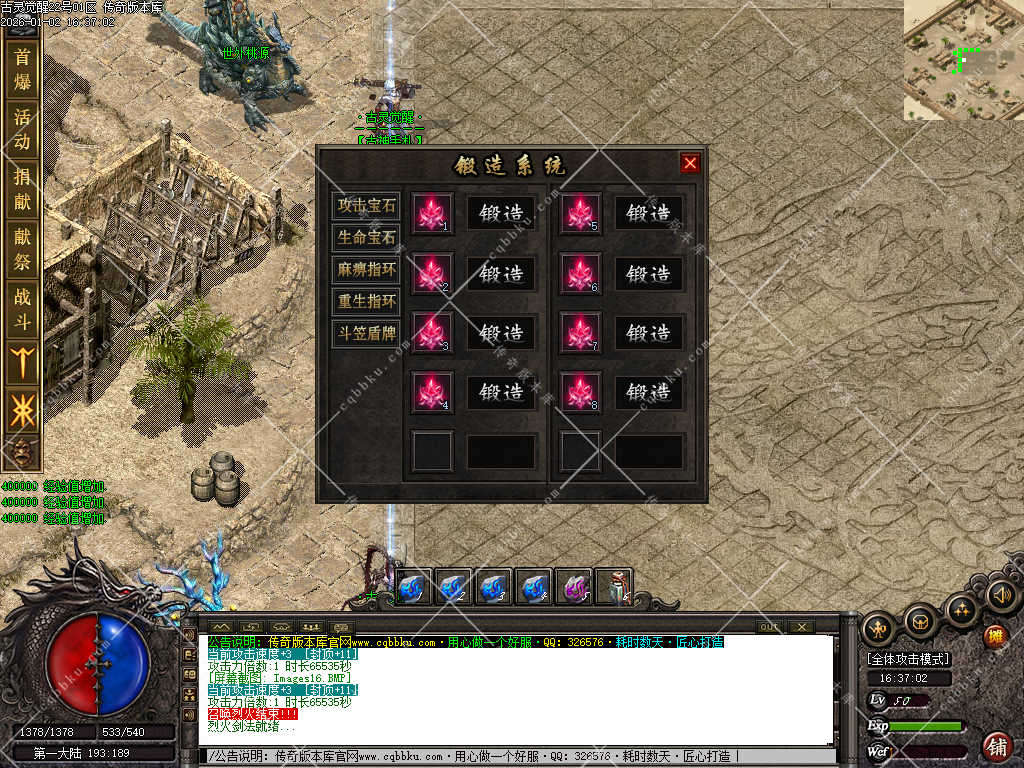Click 锻造 button beside gem number 1

[x=502, y=213]
